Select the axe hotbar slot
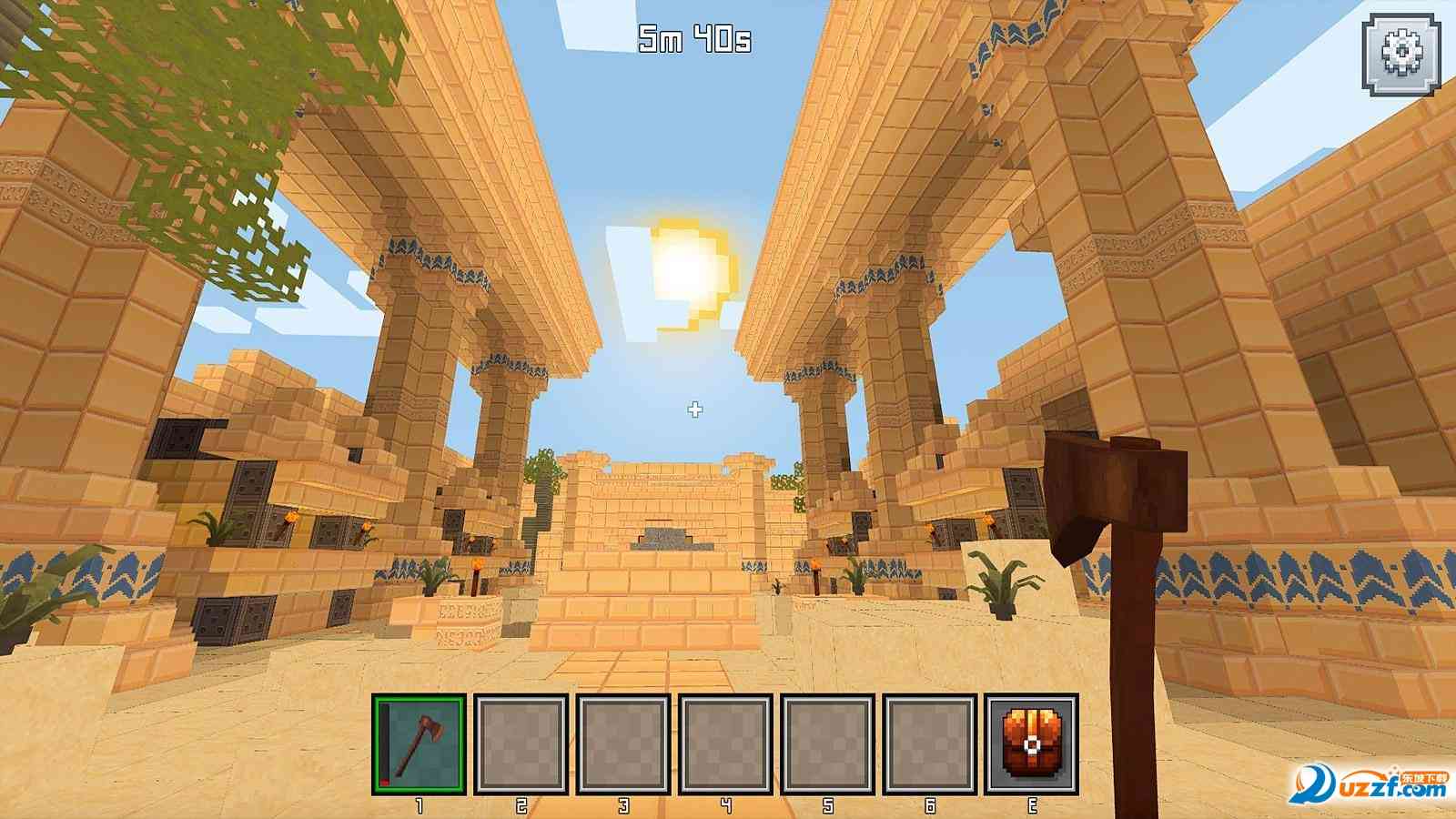Viewport: 1456px width, 819px height. click(x=419, y=743)
